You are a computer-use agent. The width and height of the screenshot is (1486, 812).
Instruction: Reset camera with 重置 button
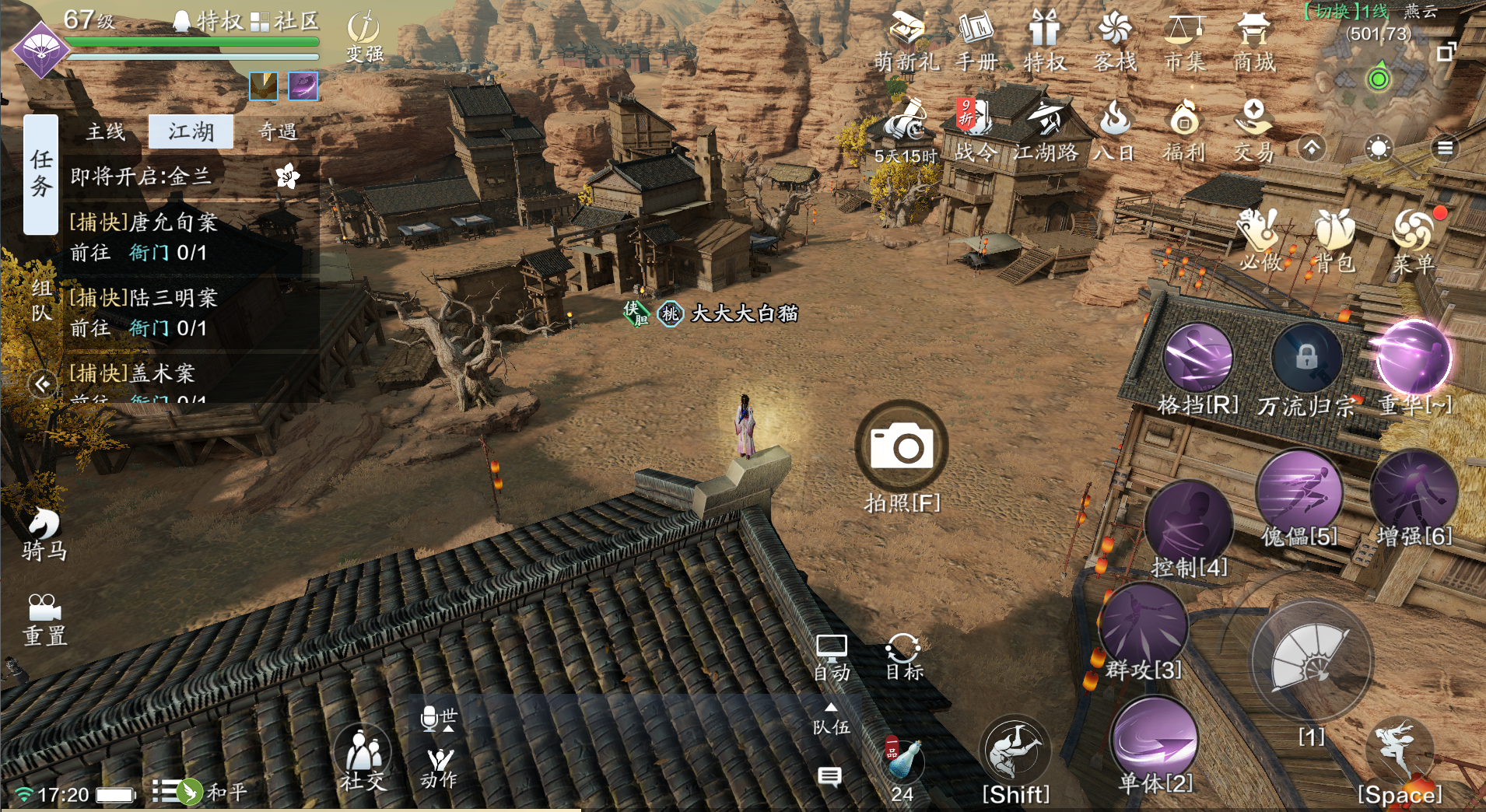pyautogui.click(x=44, y=620)
